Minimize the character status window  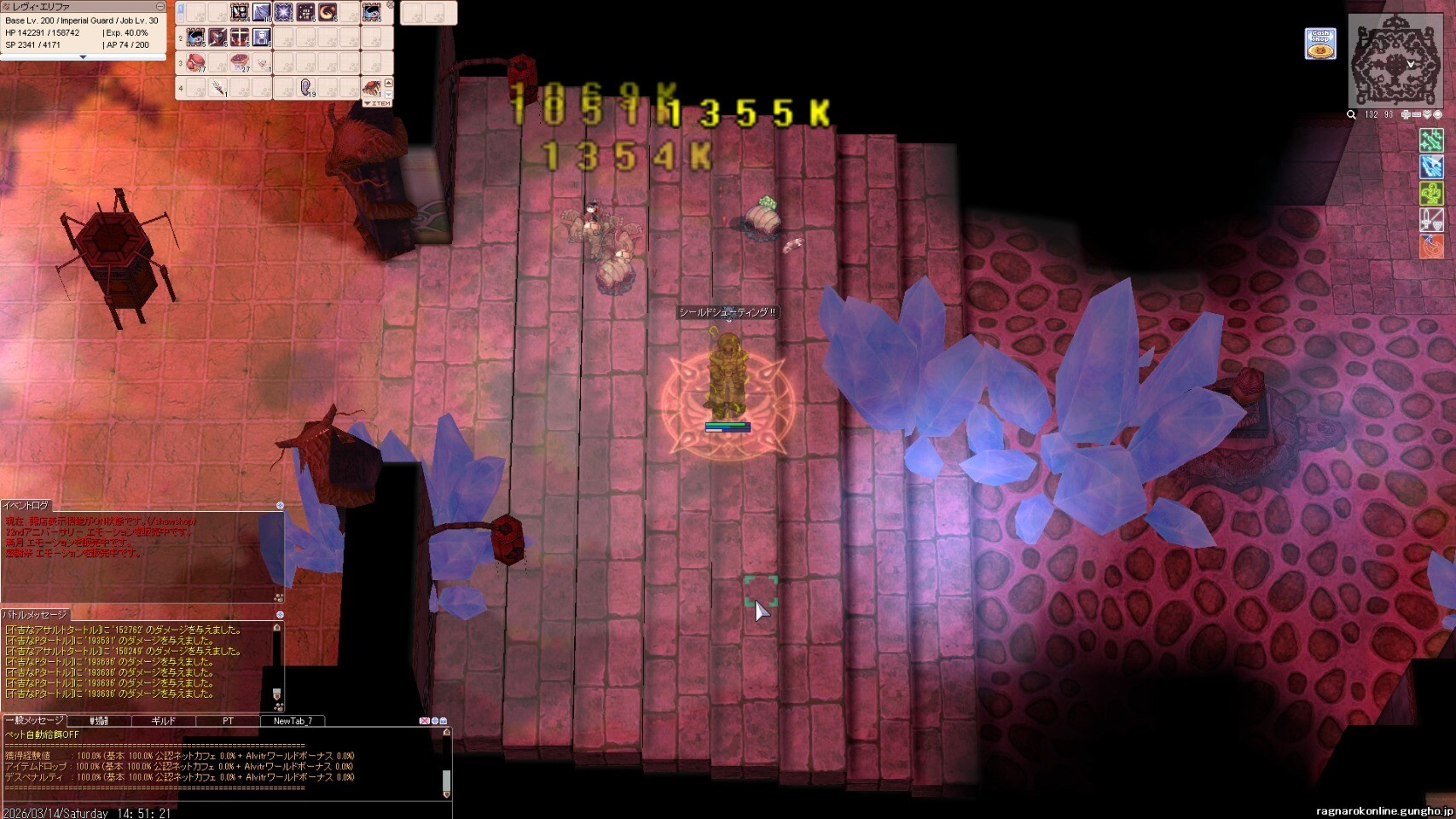[160, 7]
